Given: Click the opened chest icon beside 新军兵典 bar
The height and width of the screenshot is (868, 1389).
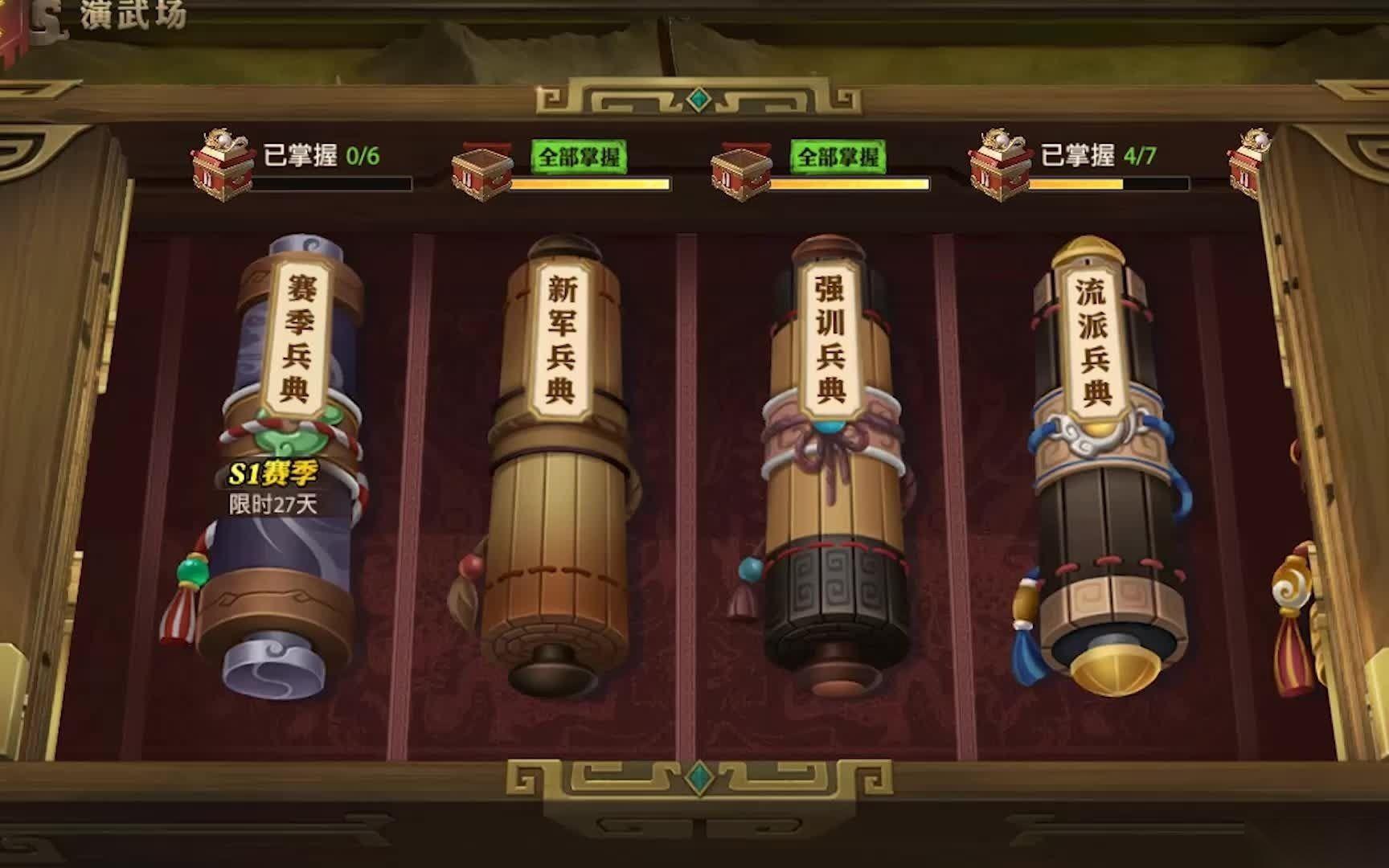Looking at the screenshot, I should 481,170.
